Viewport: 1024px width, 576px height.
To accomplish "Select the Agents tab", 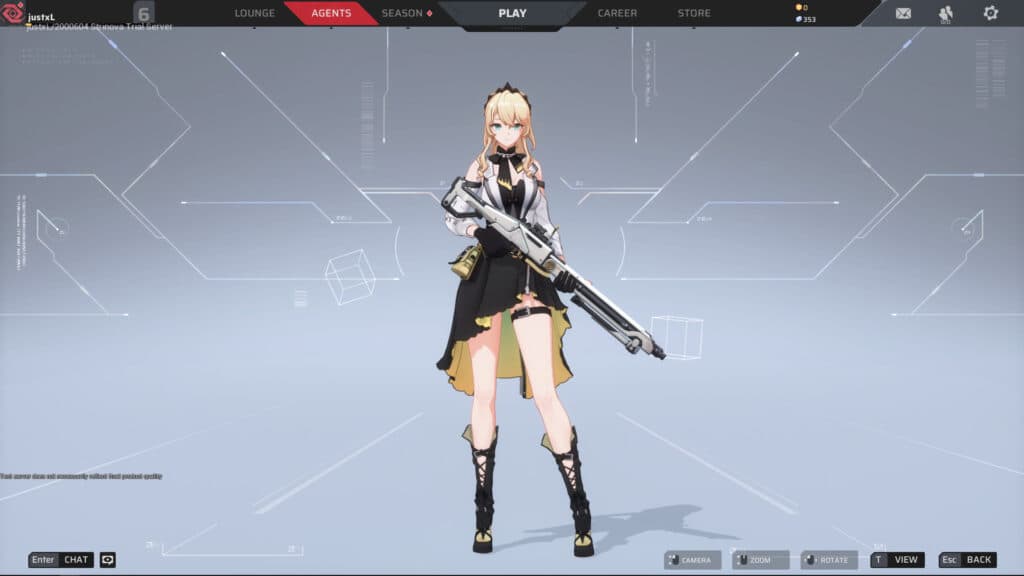I will pyautogui.click(x=331, y=13).
